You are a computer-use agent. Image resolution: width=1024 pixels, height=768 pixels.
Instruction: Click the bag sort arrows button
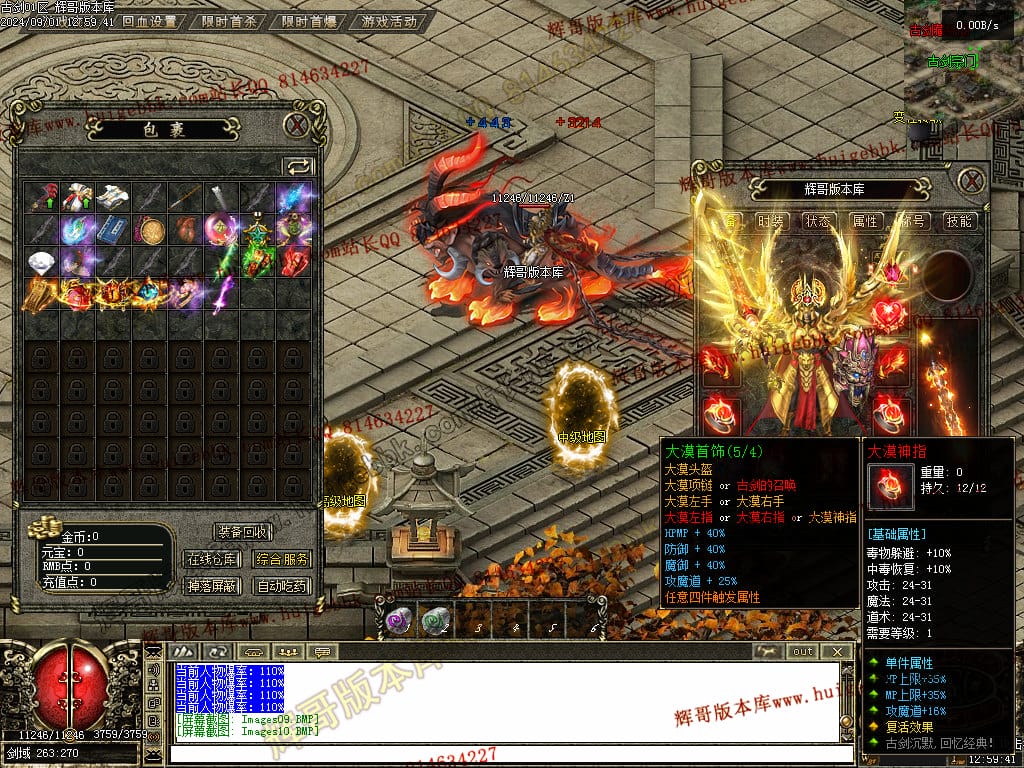click(x=298, y=166)
